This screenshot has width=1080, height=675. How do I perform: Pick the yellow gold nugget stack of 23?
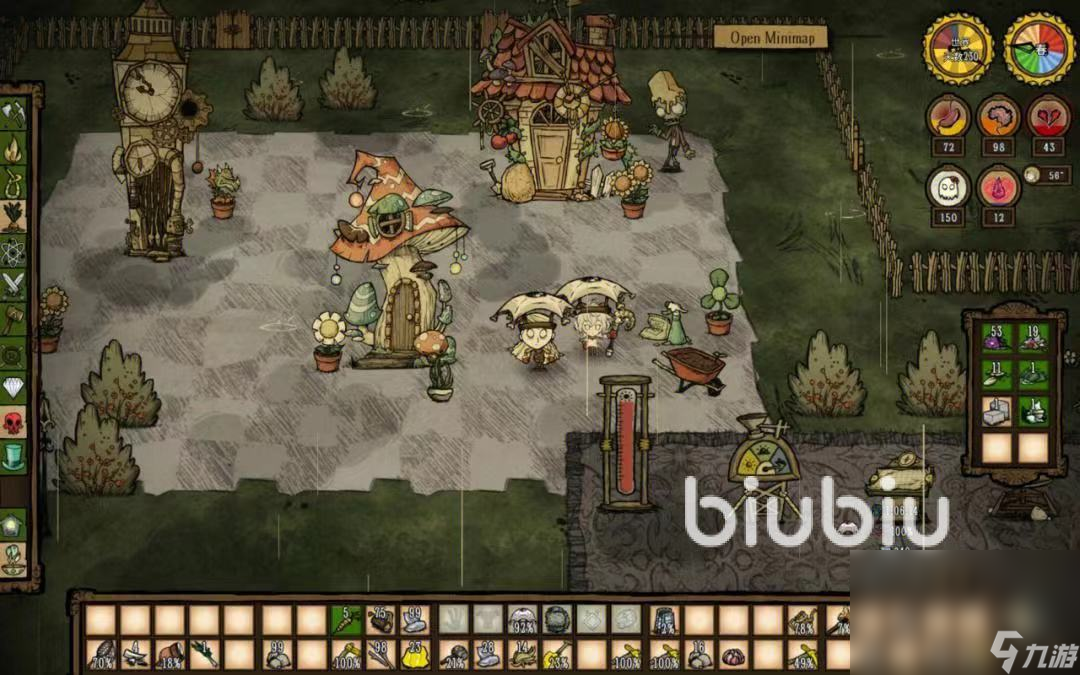coord(414,654)
